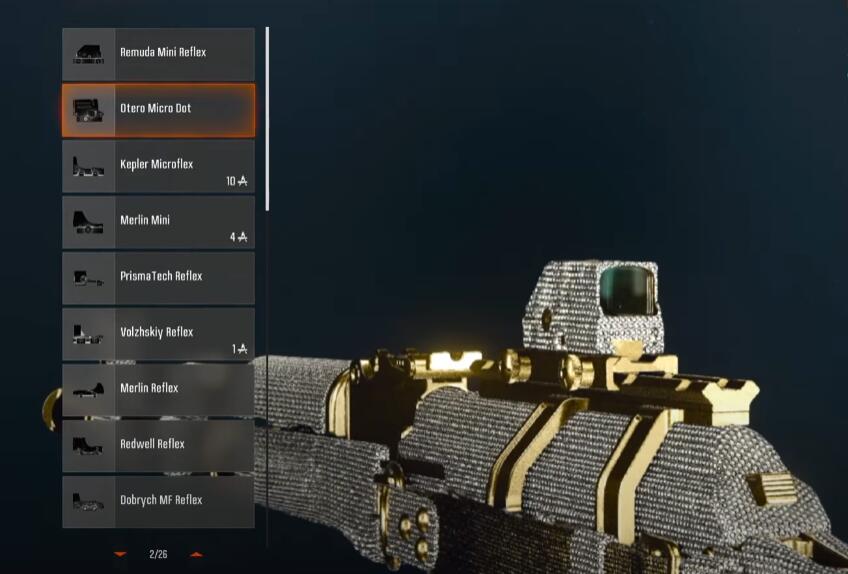The height and width of the screenshot is (574, 848).
Task: Select the Remuda Mini Reflex optic
Action: (158, 54)
